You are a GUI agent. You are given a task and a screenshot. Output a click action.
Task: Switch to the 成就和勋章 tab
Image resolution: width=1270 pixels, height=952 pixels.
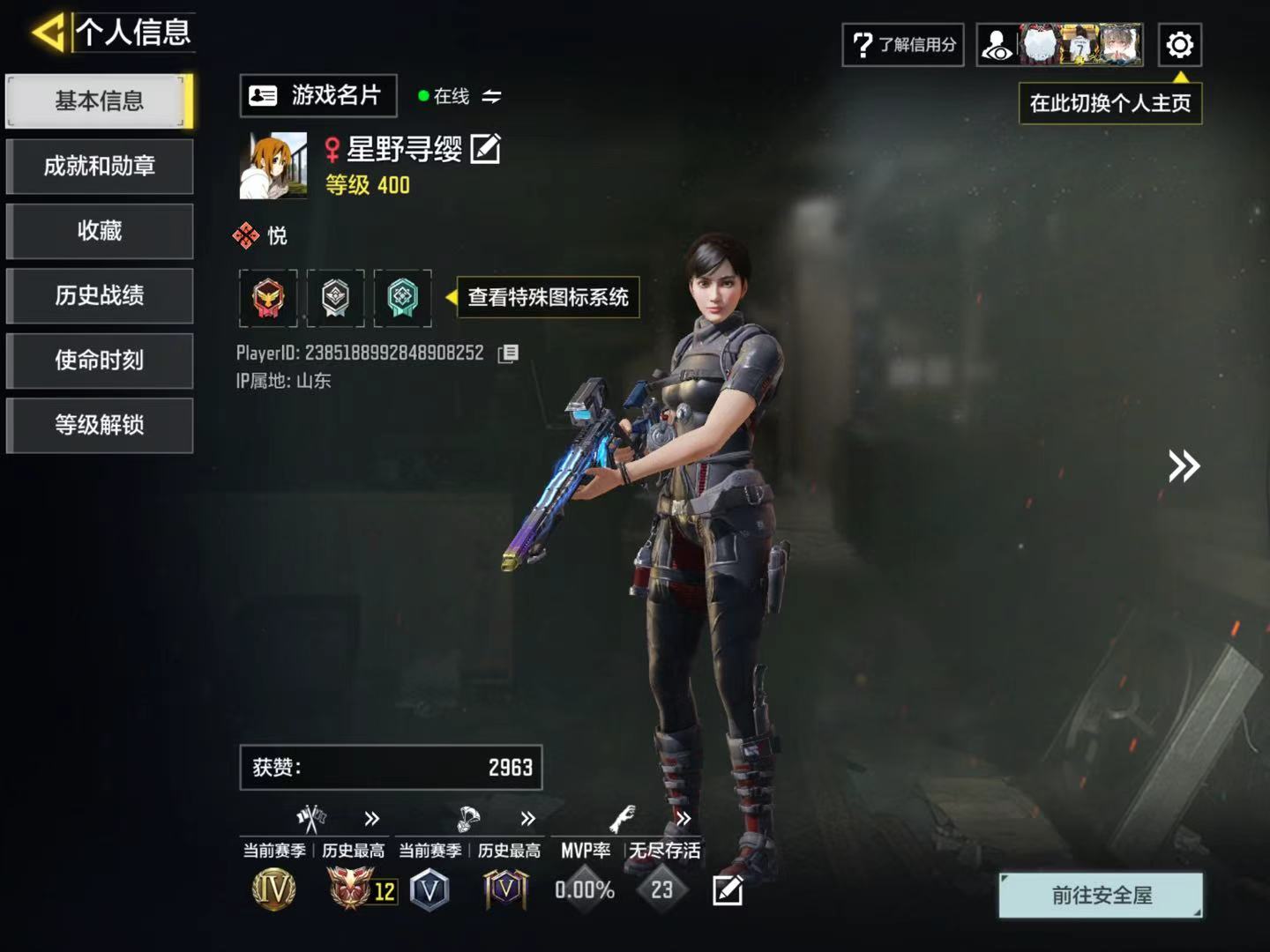[x=100, y=167]
